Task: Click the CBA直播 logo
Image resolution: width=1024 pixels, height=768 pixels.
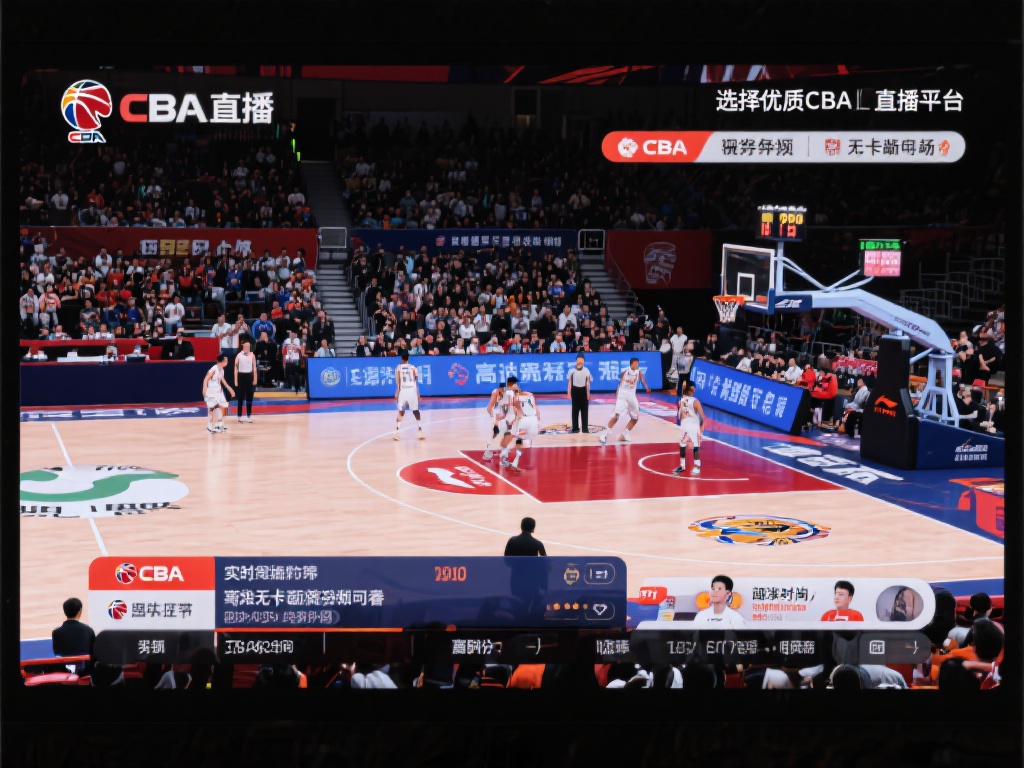Action: 166,108
